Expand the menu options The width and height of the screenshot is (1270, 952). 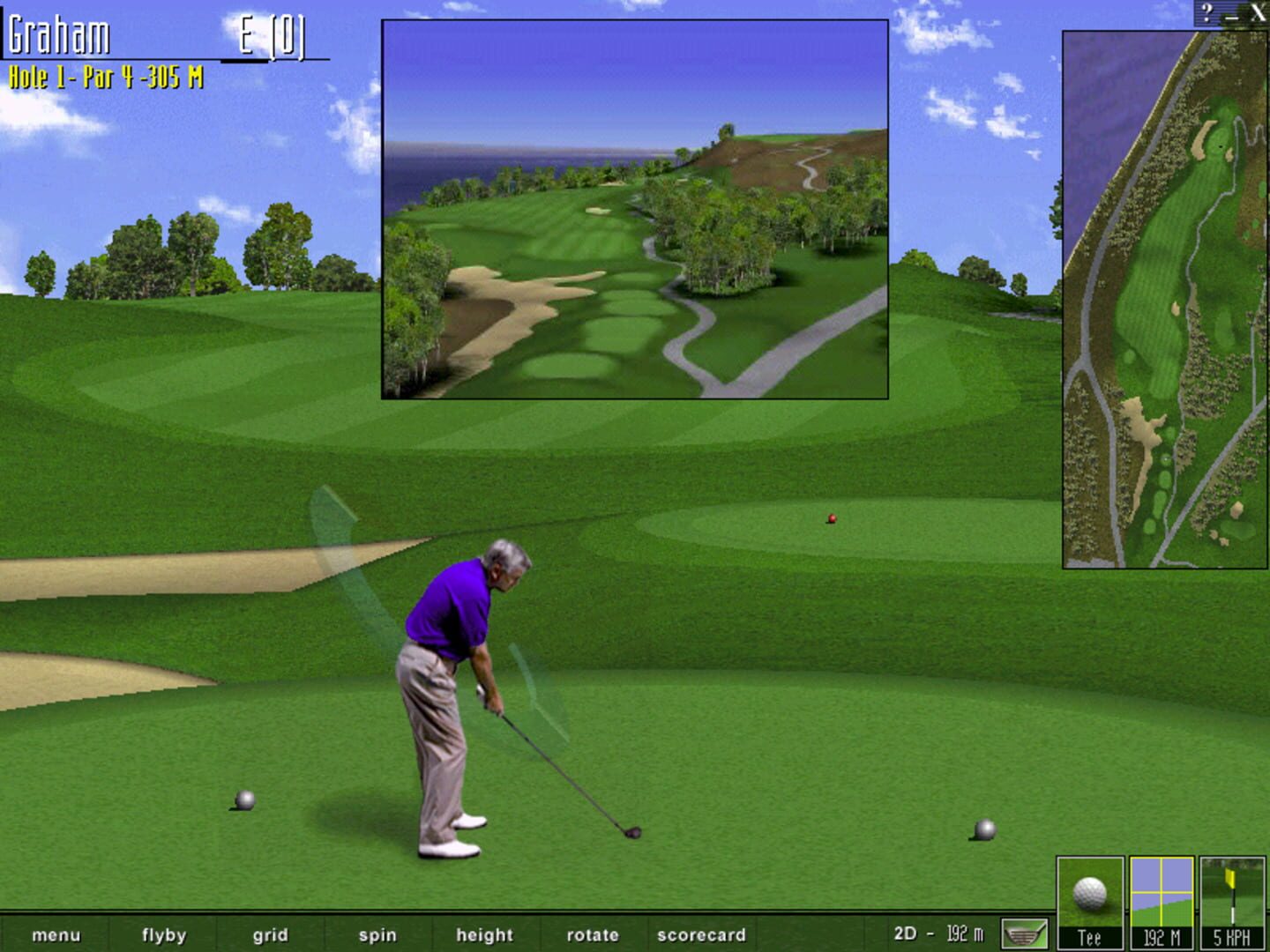pos(57,934)
